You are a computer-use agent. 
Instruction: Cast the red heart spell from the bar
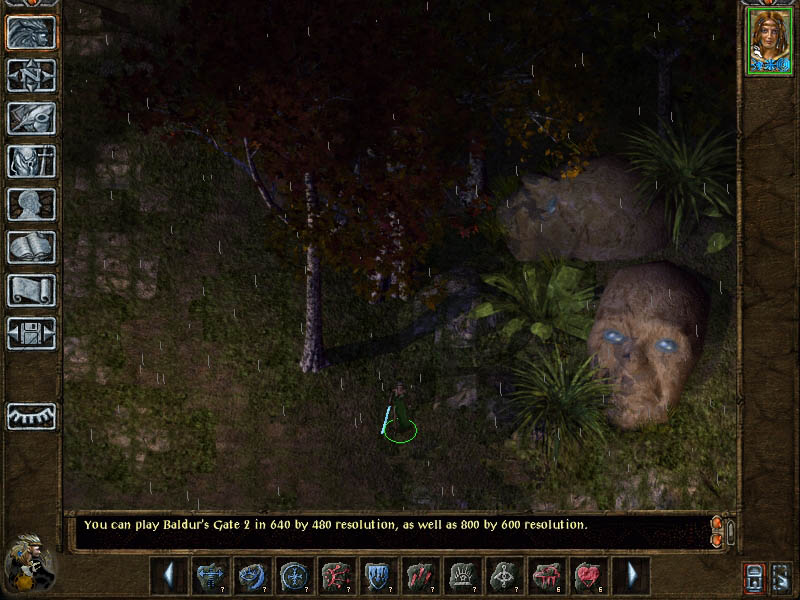tap(589, 576)
